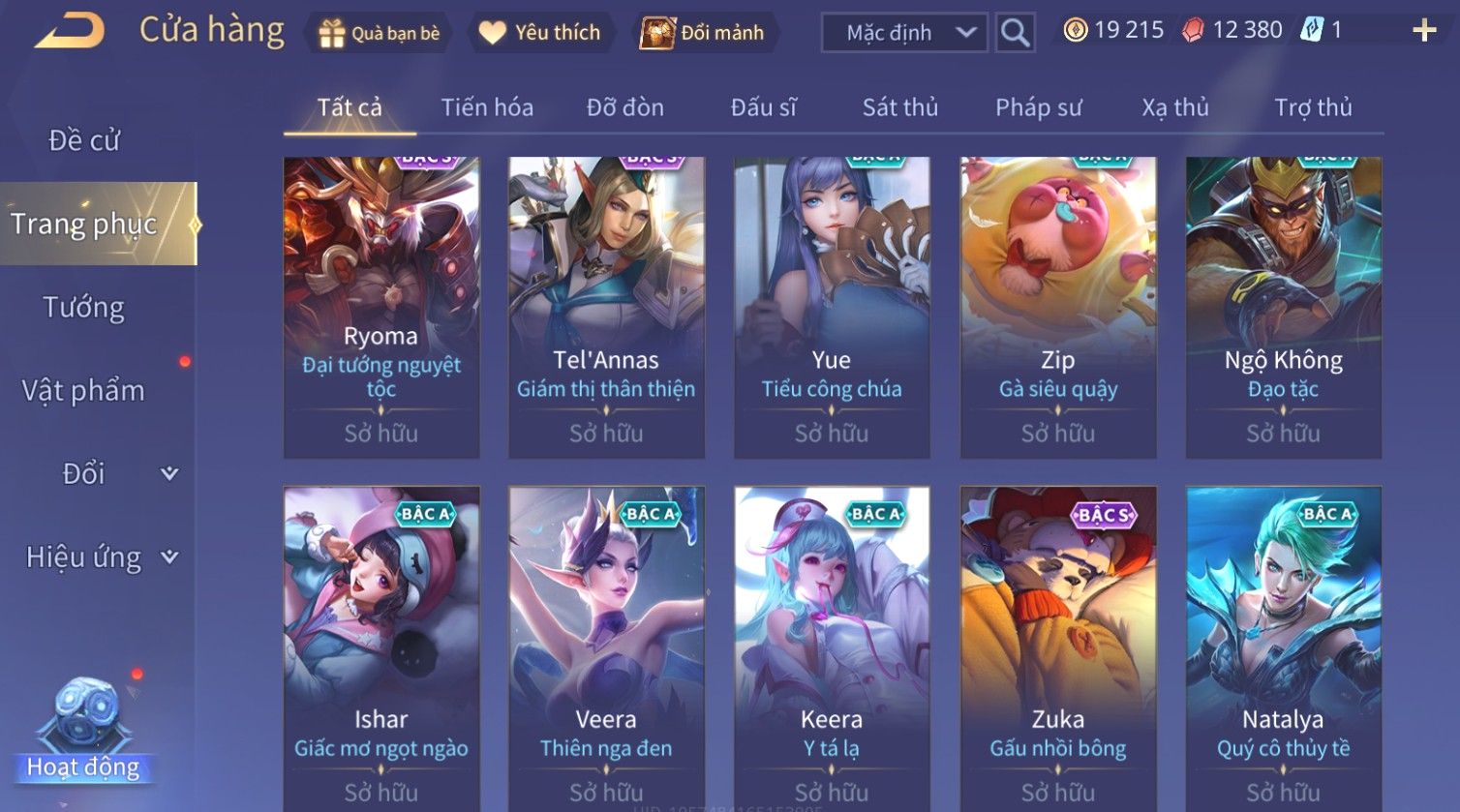Screen dimensions: 1460x812
Task: Show the Sát thủ skins tab
Action: [899, 107]
